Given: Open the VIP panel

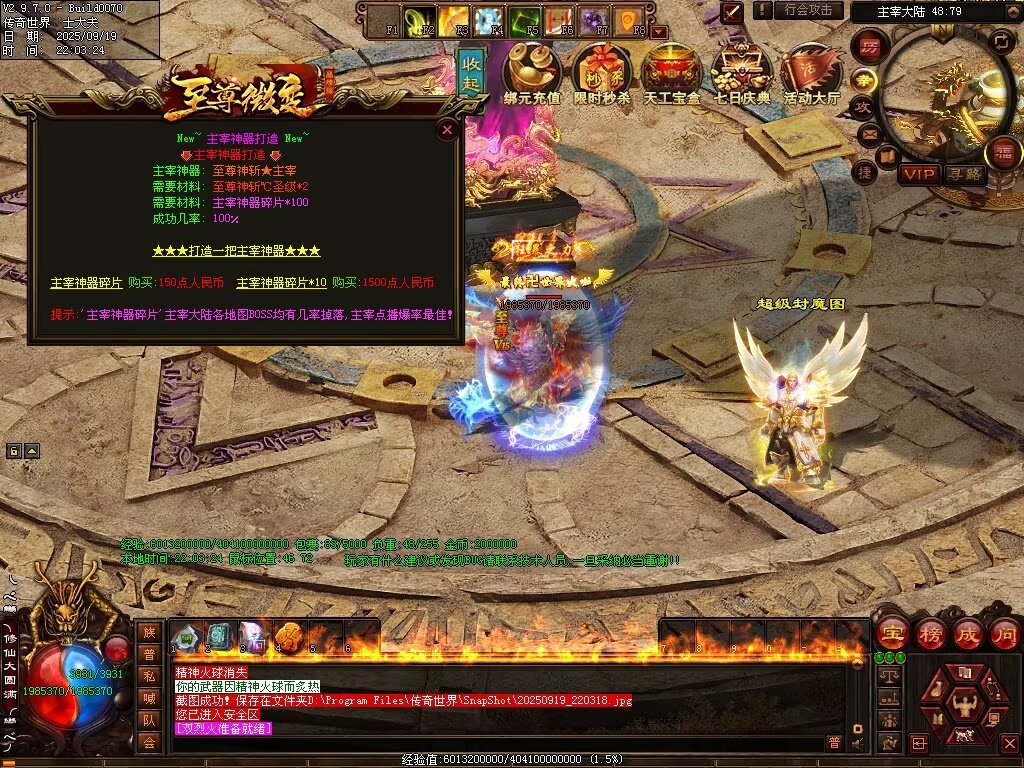Looking at the screenshot, I should (917, 174).
